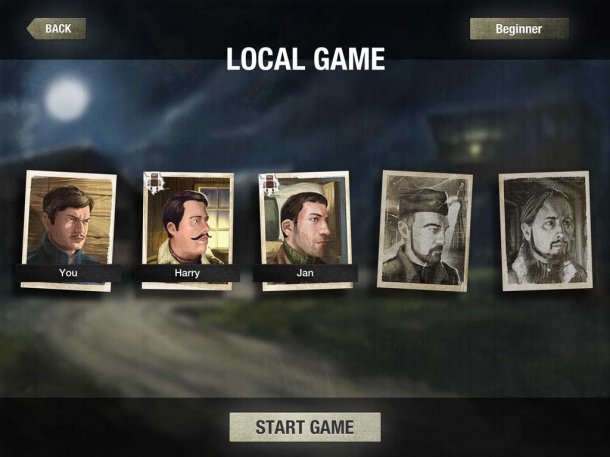Add the greyed-out soldier in peaked cap
Image resolution: width=610 pixels, height=457 pixels.
click(424, 230)
